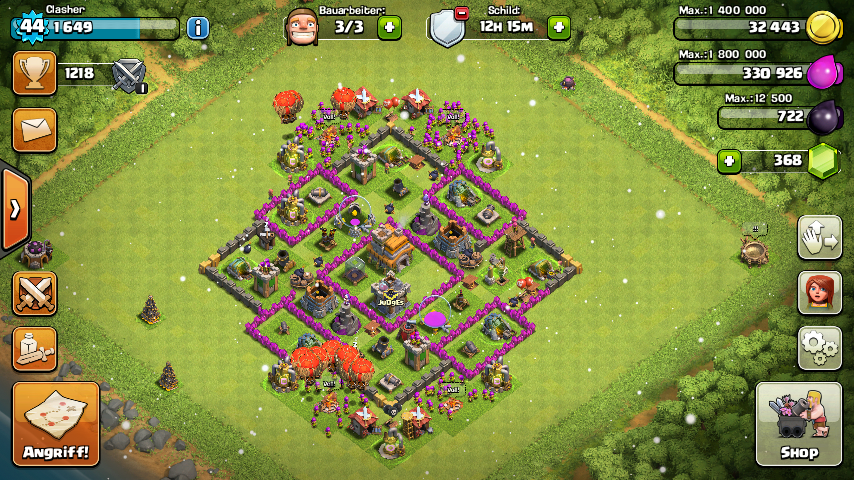
Task: Open the settings gears menu
Action: coord(819,347)
